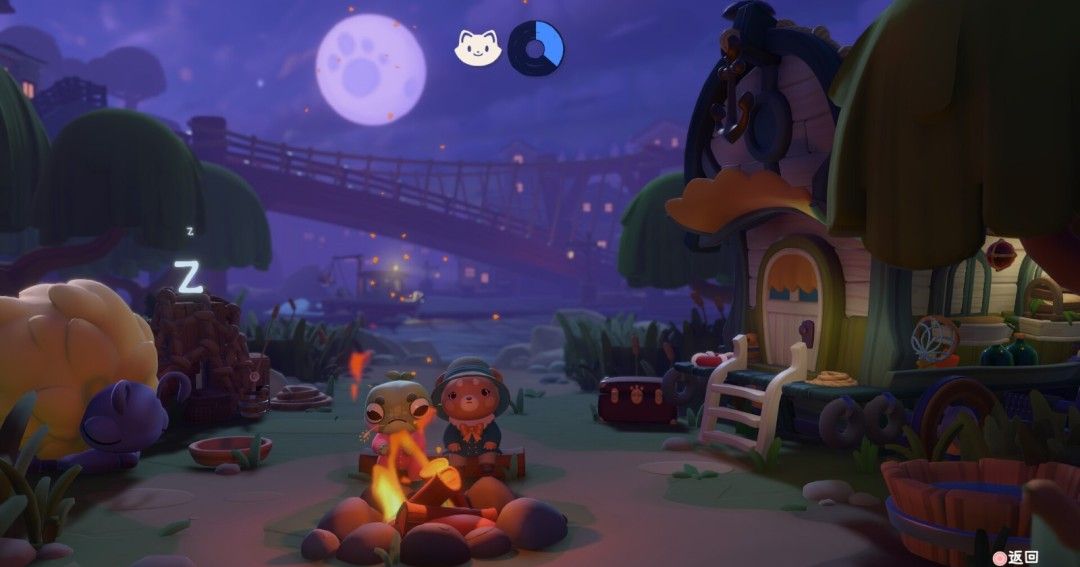1080x567 pixels.
Task: Click the white cat face icon
Action: coord(478,47)
